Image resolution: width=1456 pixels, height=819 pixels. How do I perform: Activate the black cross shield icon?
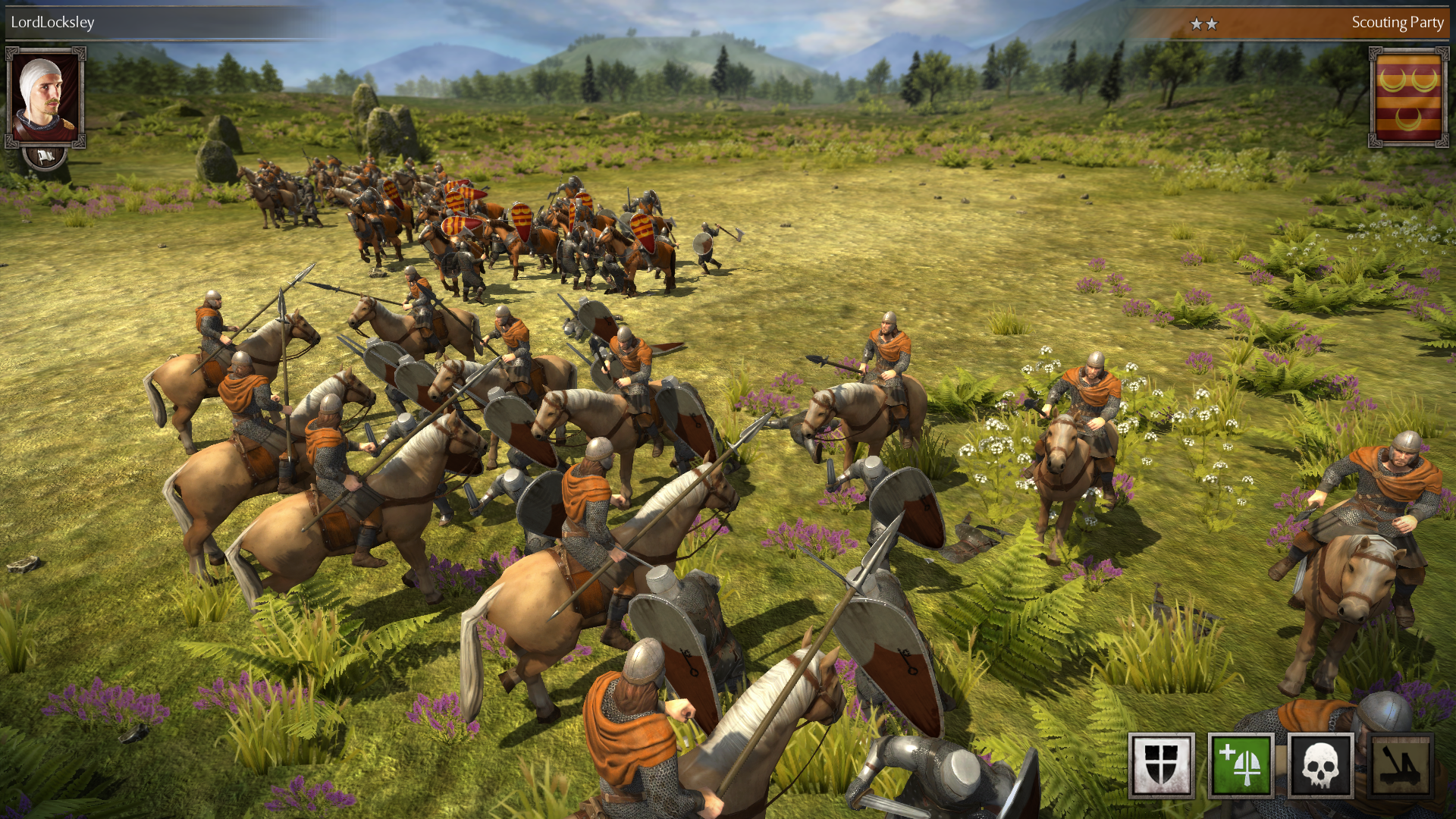1161,765
